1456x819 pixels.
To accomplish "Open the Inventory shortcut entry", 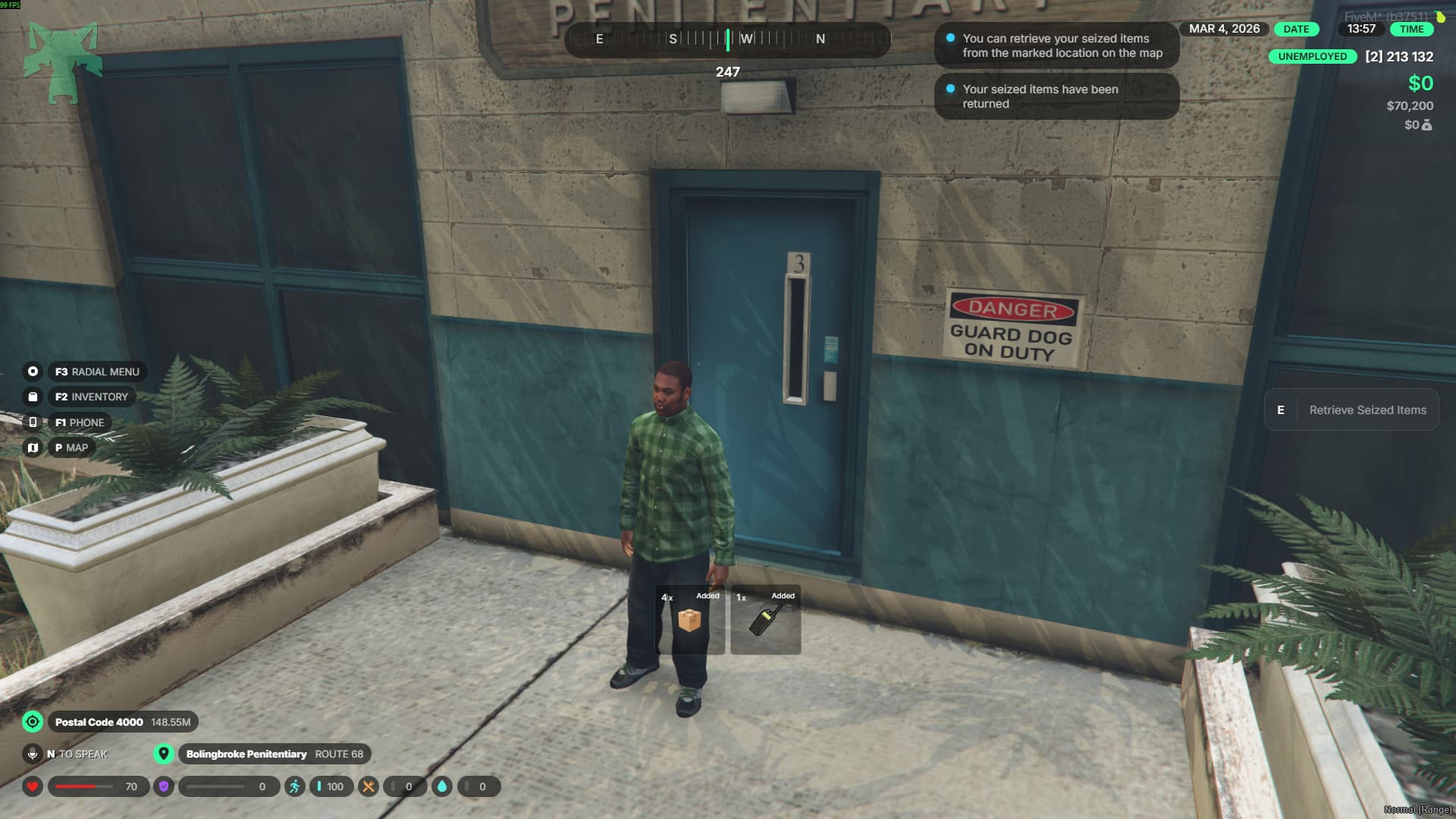I will pos(91,397).
